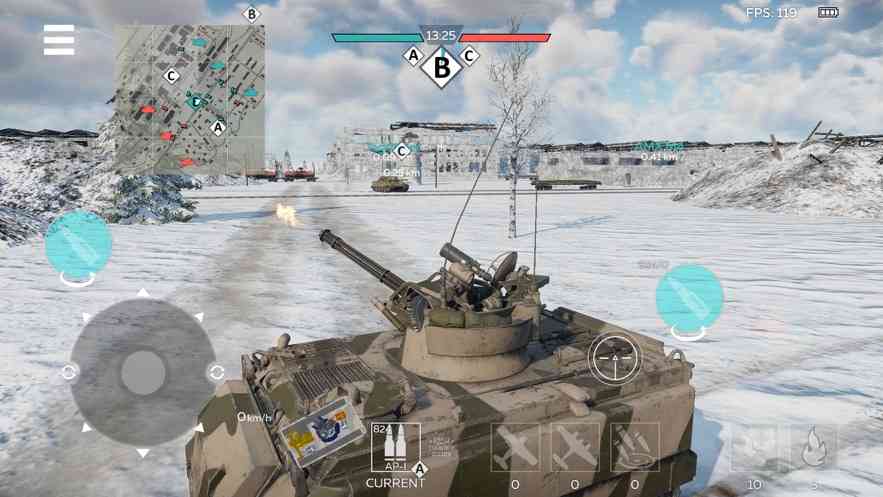Select capture point B diamond marker
The image size is (883, 497).
pos(441,68)
